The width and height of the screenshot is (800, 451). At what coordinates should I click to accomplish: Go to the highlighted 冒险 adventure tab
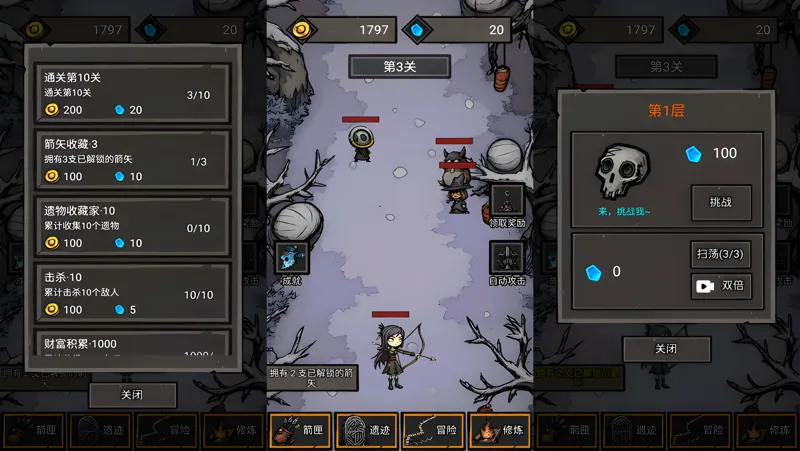coord(433,430)
